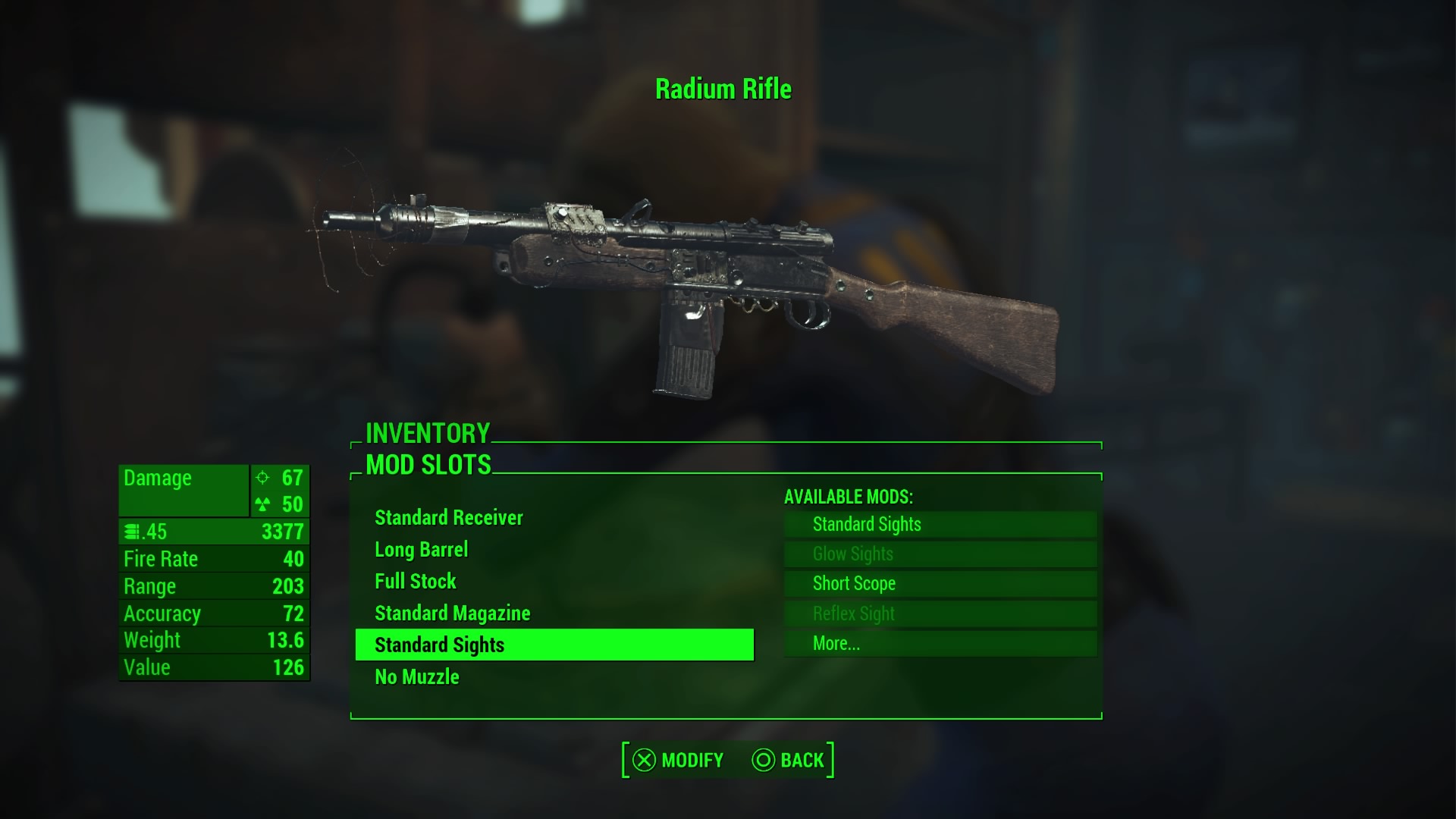Choose the No Muzzle mod slot
Image resolution: width=1456 pixels, height=819 pixels.
coord(417,677)
